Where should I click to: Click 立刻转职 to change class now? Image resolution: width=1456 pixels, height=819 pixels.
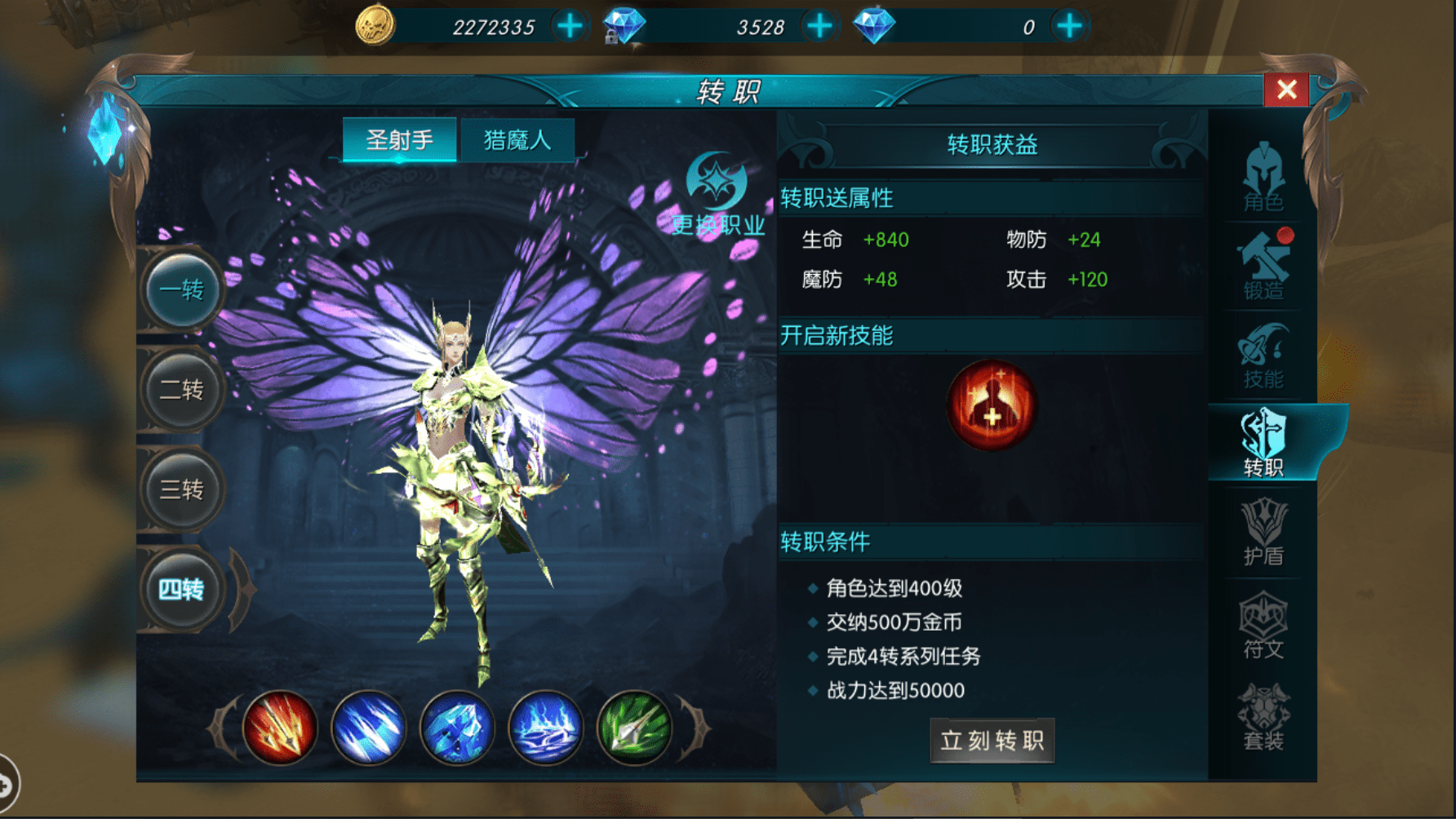992,741
